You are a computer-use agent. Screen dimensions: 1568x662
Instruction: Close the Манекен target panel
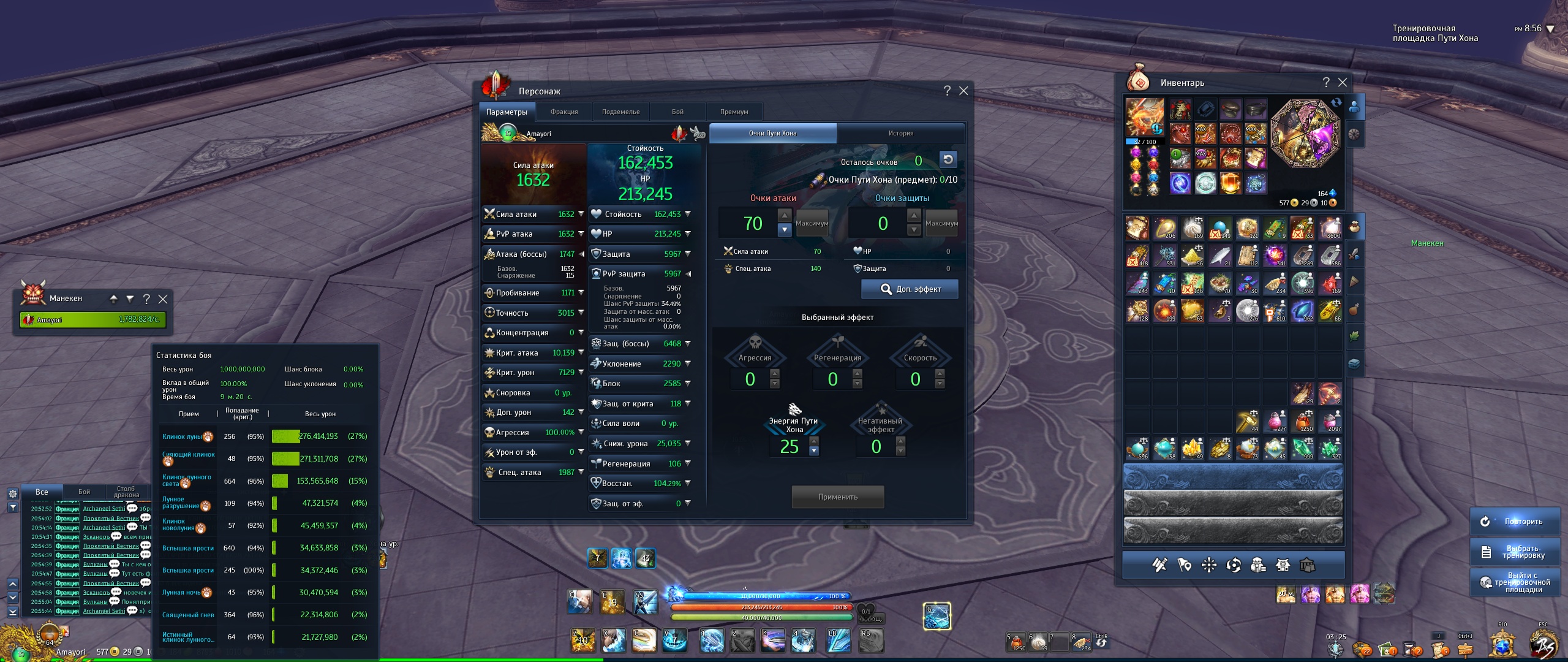point(163,299)
